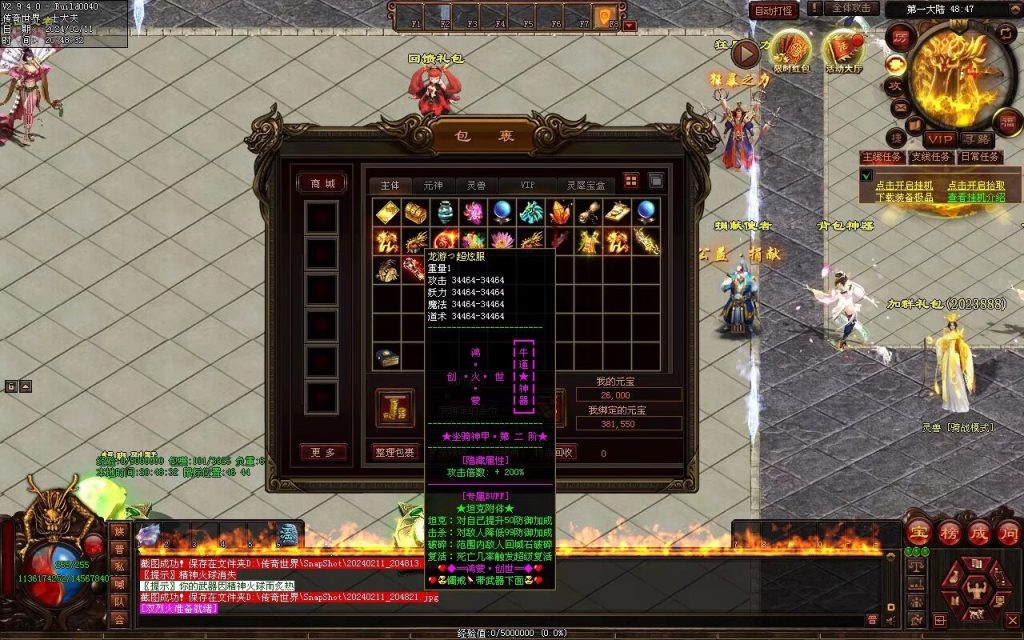
Task: Switch to the 支线任务 side quest tab
Action: (929, 157)
